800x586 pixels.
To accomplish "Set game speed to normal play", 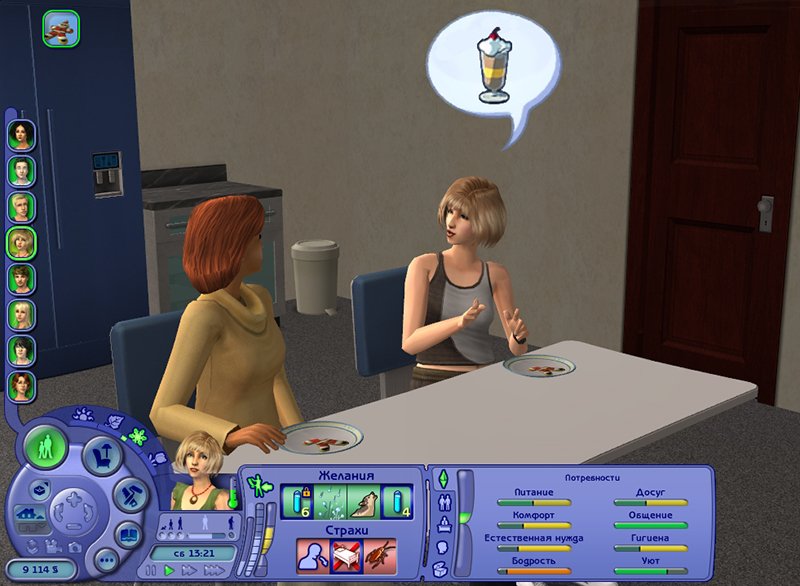I will pos(171,570).
